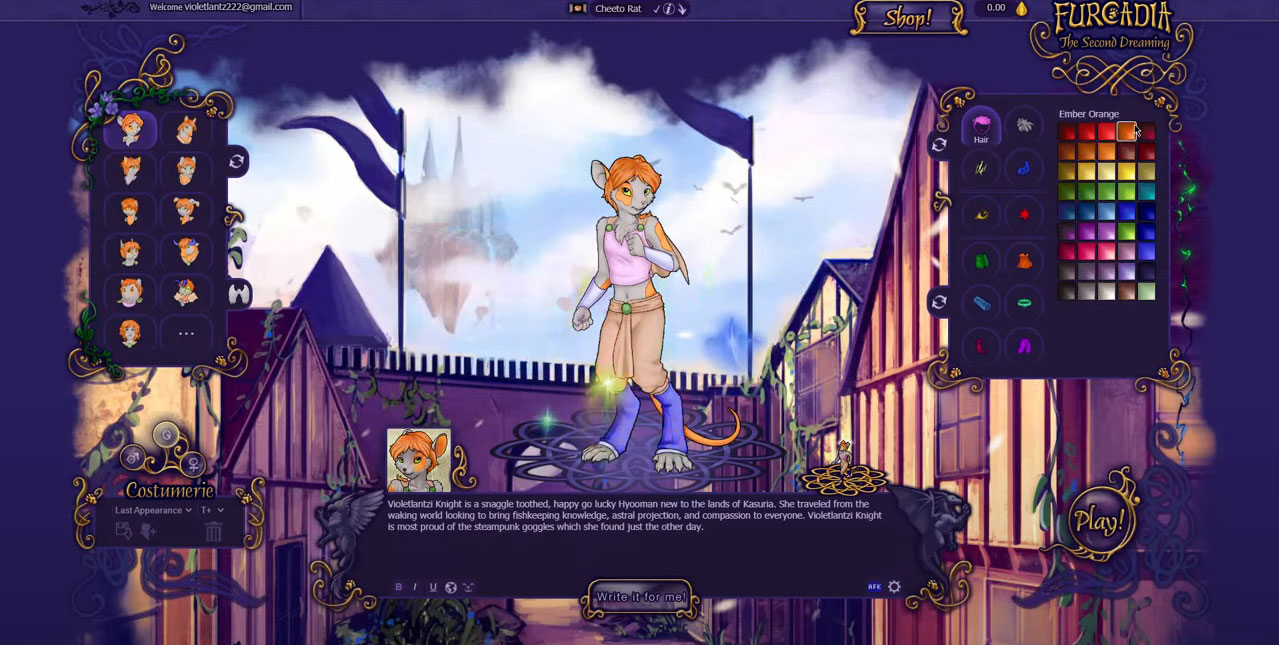Select the Hair color category
Screen dimensions: 1279x645
click(981, 127)
